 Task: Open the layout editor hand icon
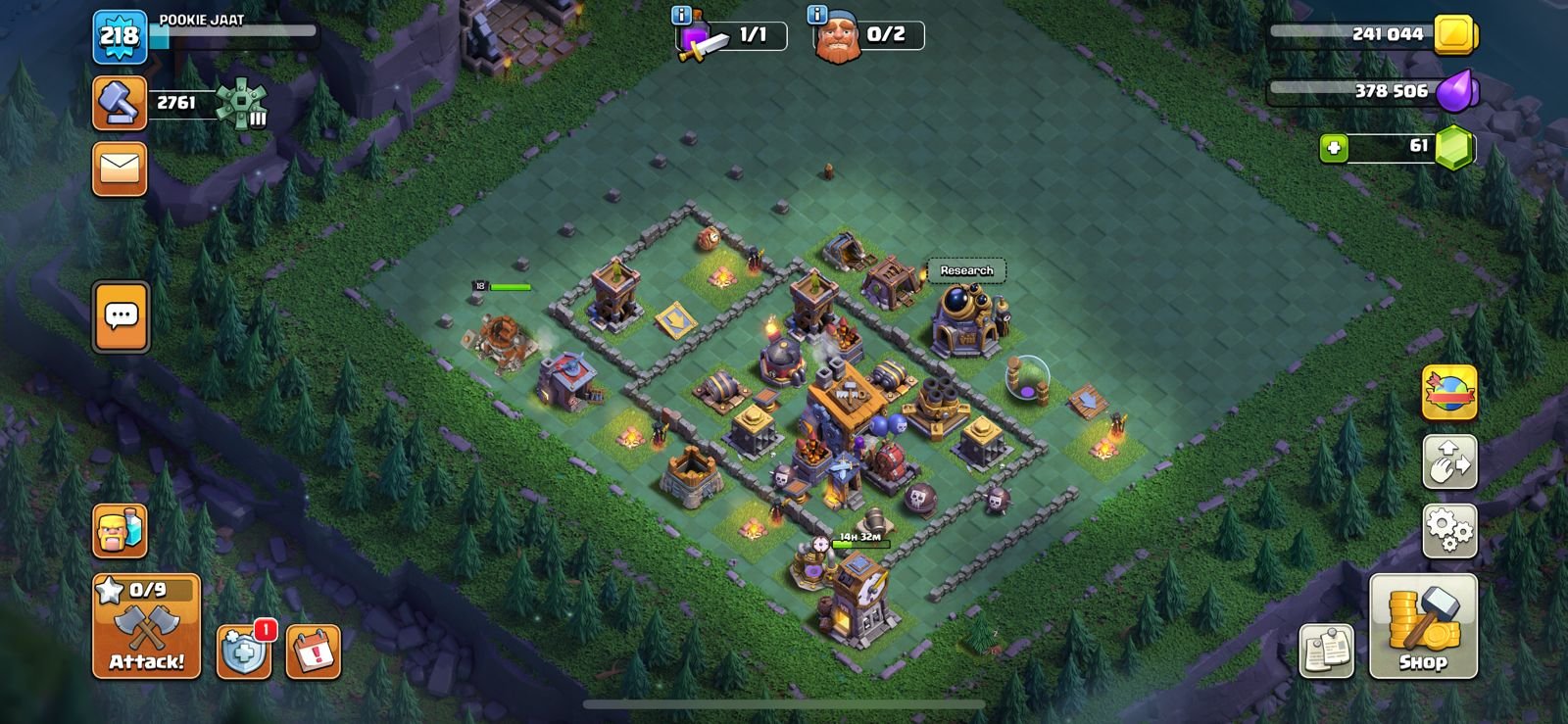1449,461
